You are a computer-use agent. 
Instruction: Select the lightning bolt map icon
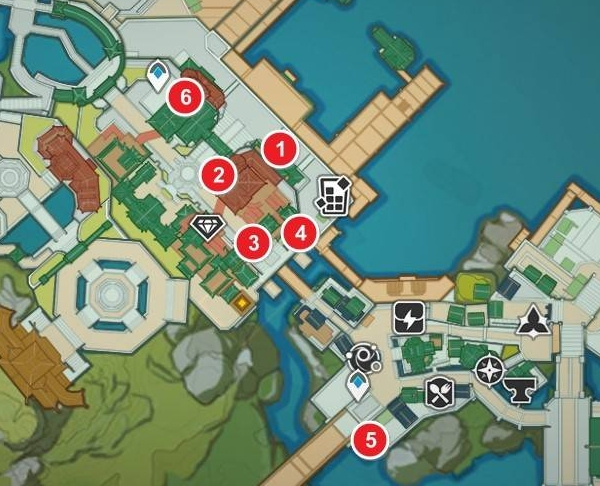(410, 318)
